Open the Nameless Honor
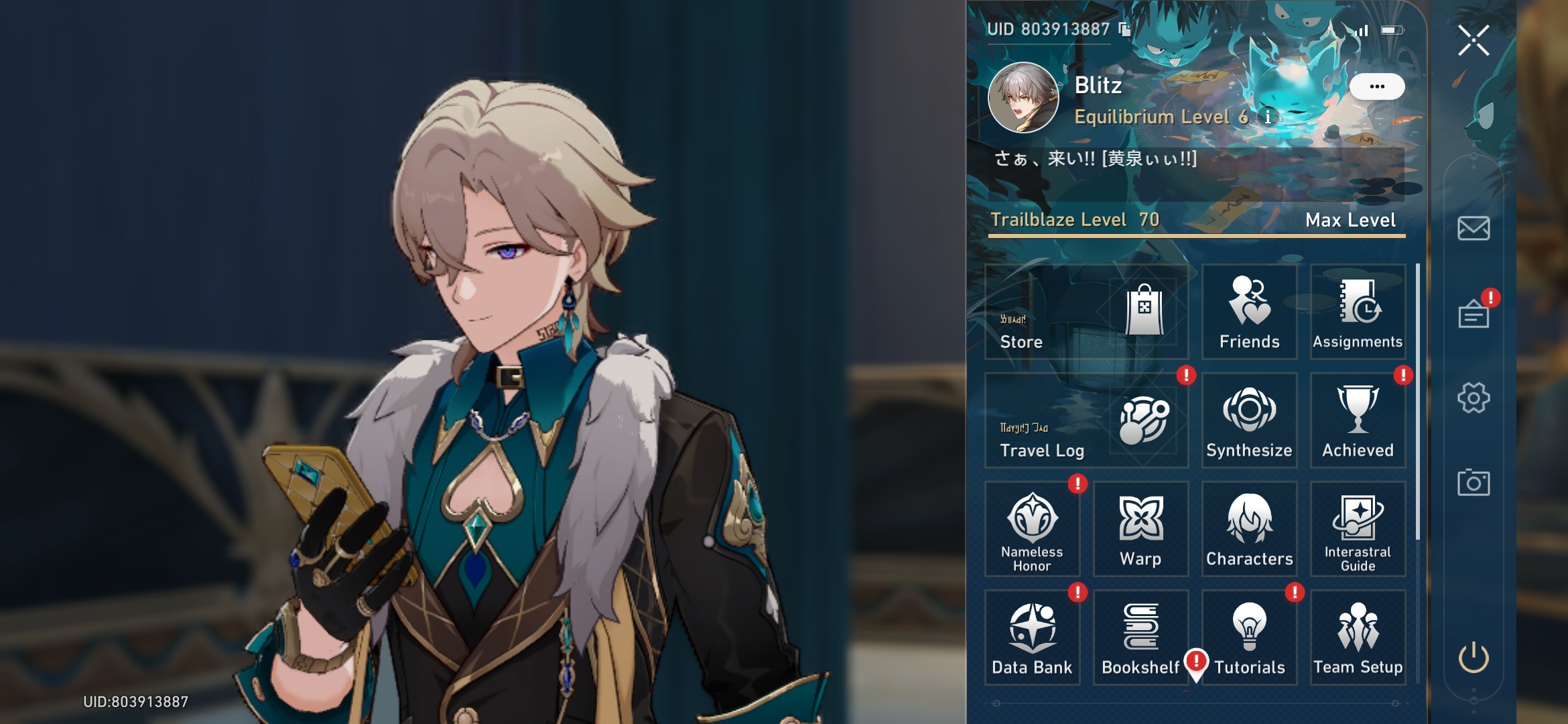Viewport: 1568px width, 724px height. 1032,530
